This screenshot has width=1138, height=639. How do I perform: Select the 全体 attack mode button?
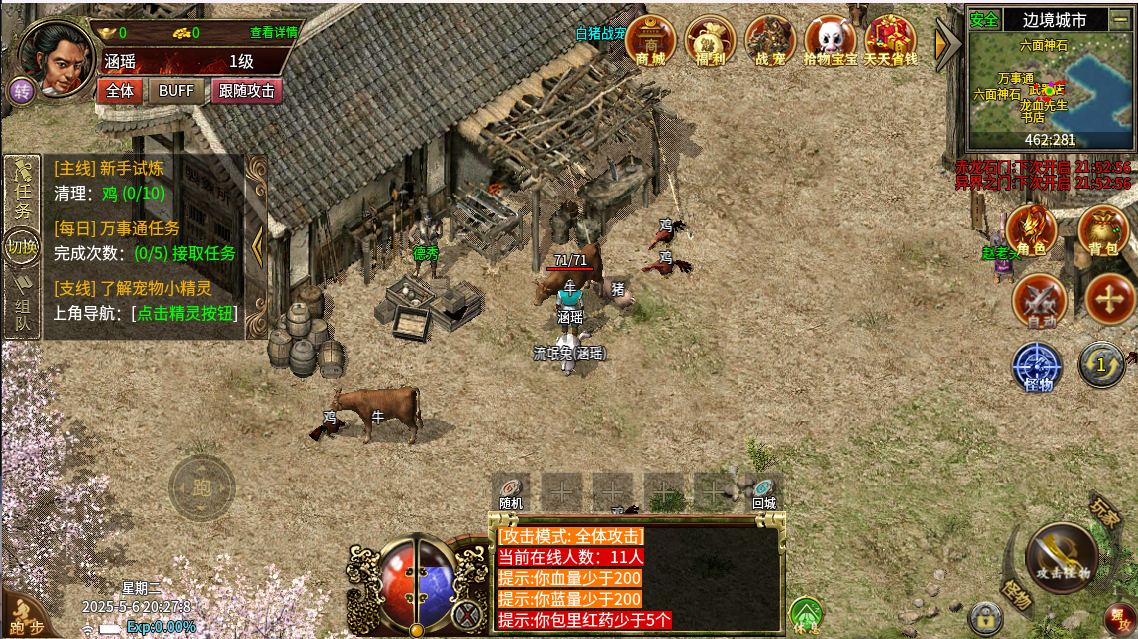point(120,90)
